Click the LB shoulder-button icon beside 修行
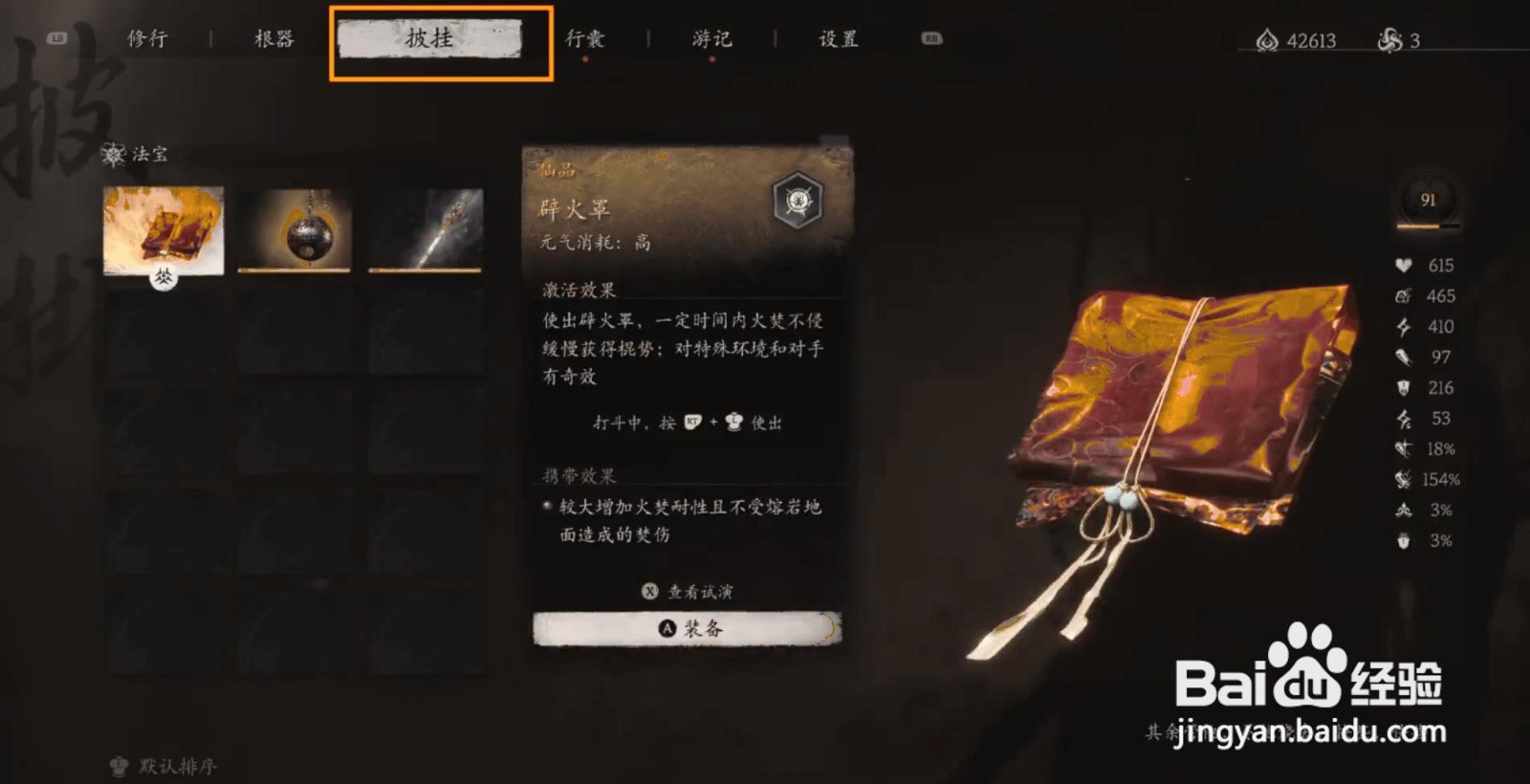Image resolution: width=1530 pixels, height=784 pixels. pyautogui.click(x=55, y=39)
